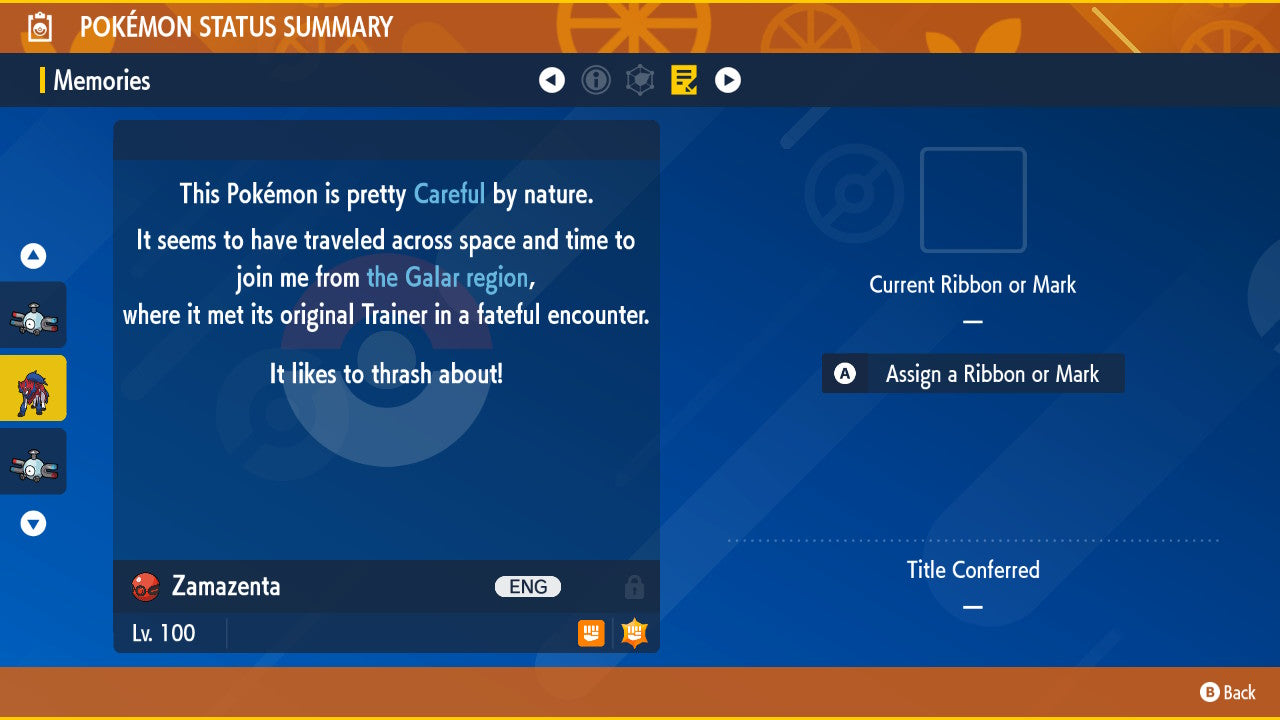Viewport: 1280px width, 720px height.
Task: Click the Fighting Tera Type badge icon
Action: click(x=633, y=632)
